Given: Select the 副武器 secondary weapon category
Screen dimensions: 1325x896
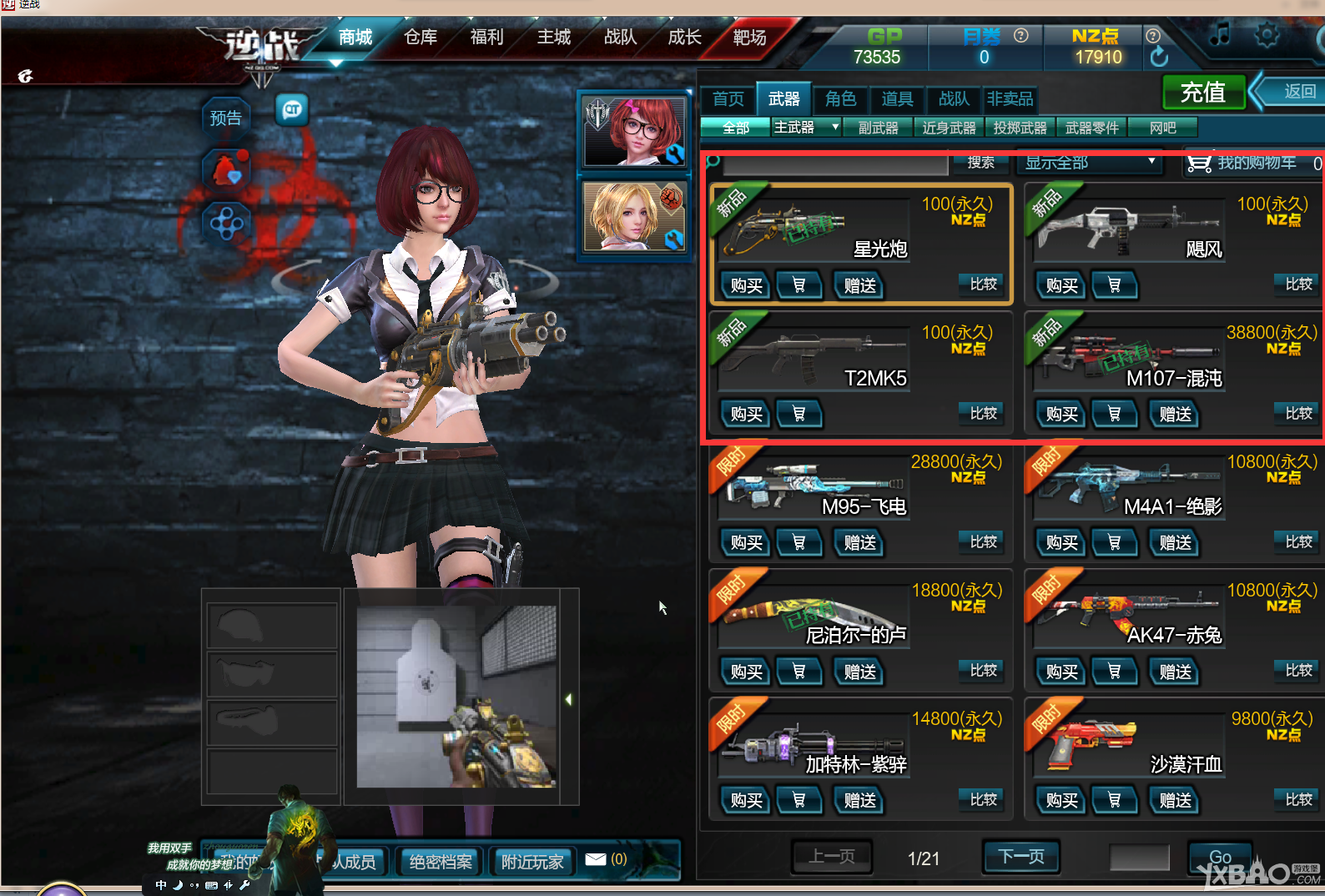Looking at the screenshot, I should [878, 128].
